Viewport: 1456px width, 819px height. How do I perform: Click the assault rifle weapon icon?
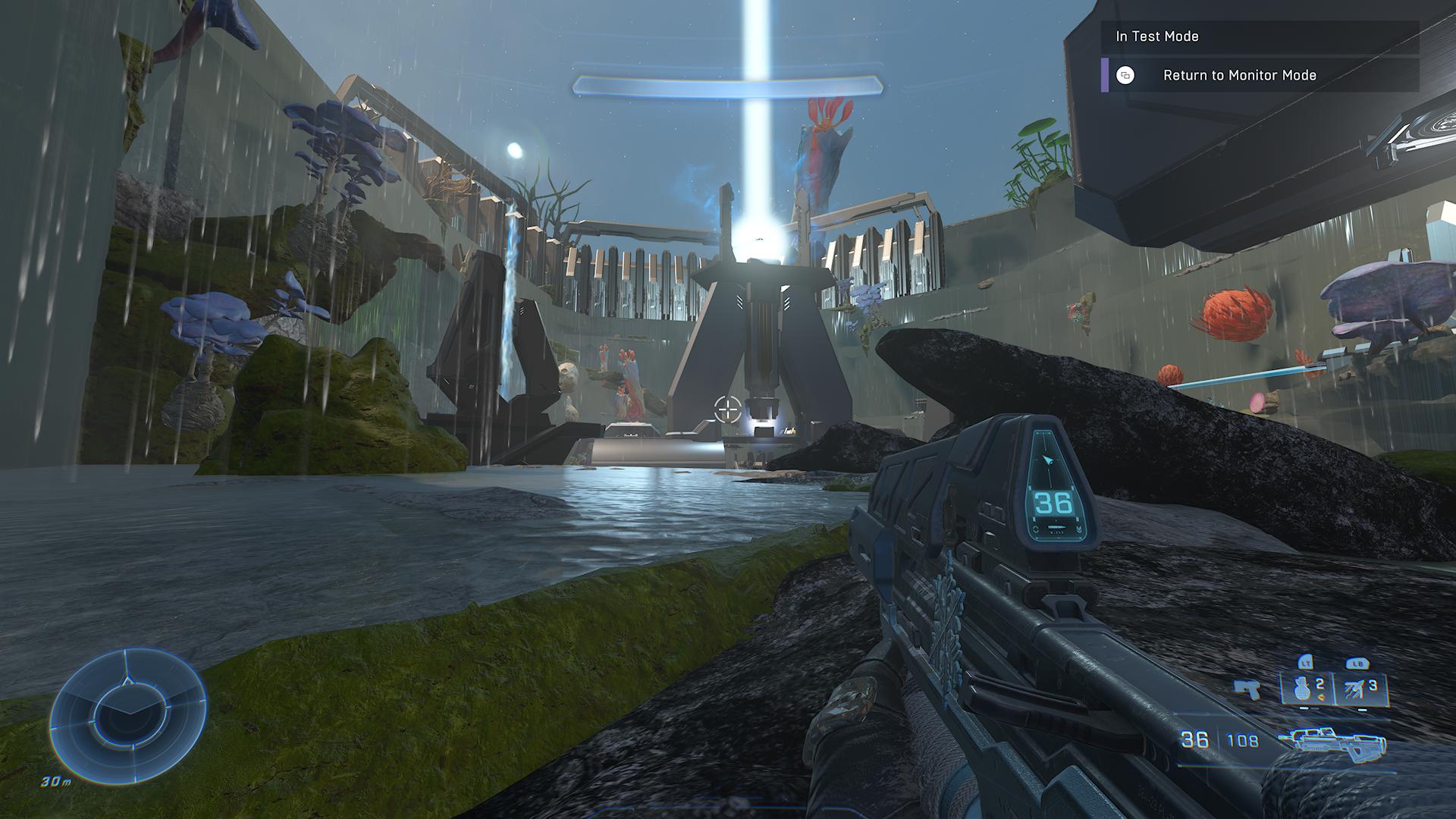coord(1331,740)
